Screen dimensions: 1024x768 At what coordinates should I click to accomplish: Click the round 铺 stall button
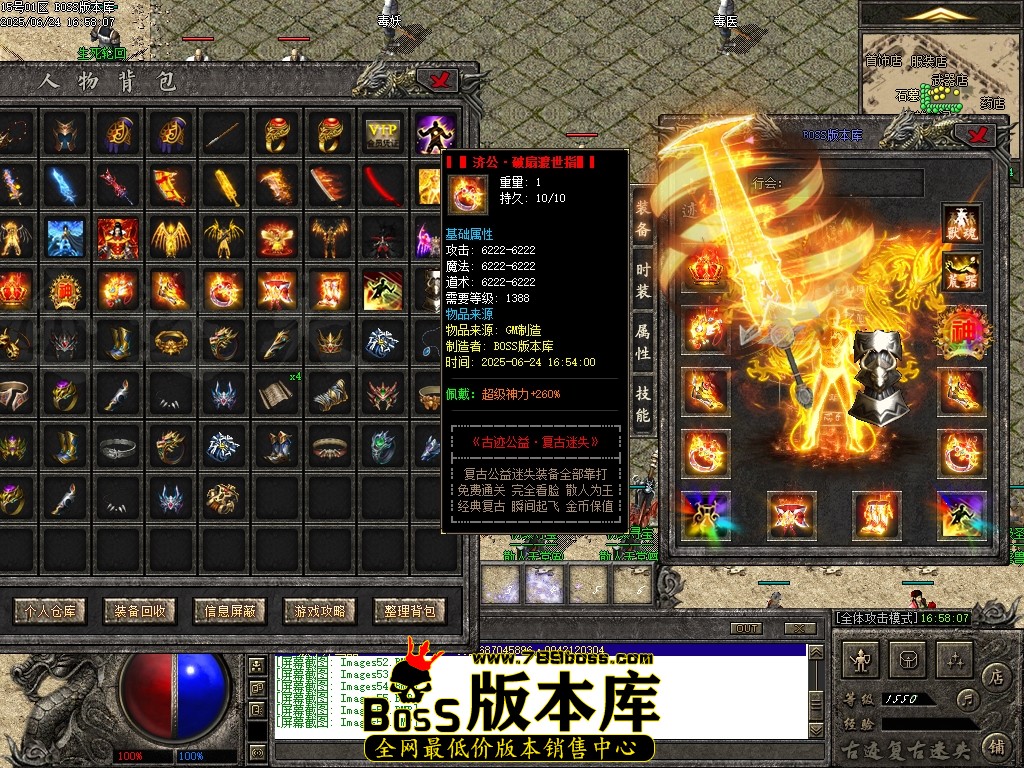click(996, 744)
